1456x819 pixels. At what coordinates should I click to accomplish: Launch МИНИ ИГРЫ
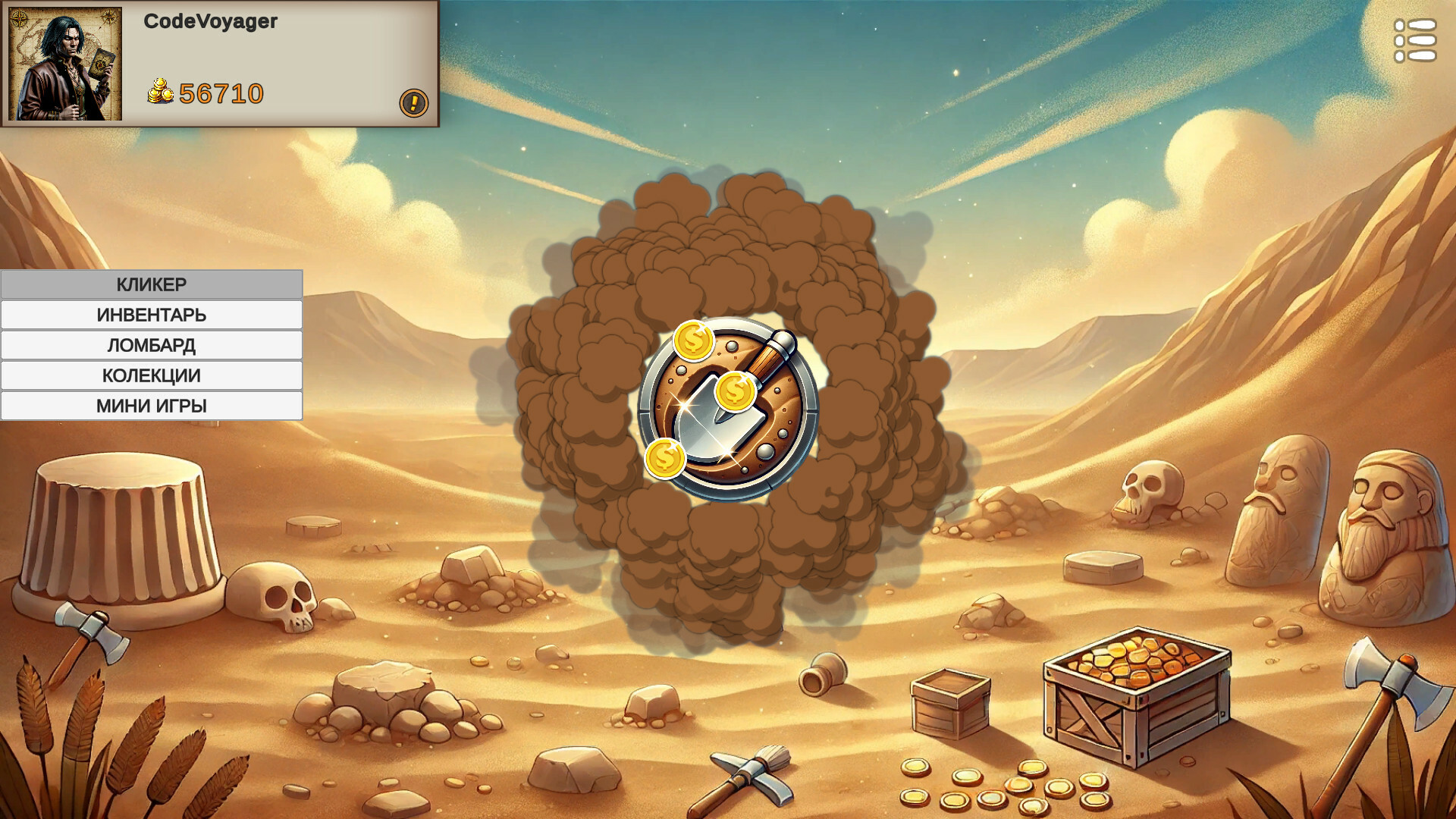(x=151, y=405)
